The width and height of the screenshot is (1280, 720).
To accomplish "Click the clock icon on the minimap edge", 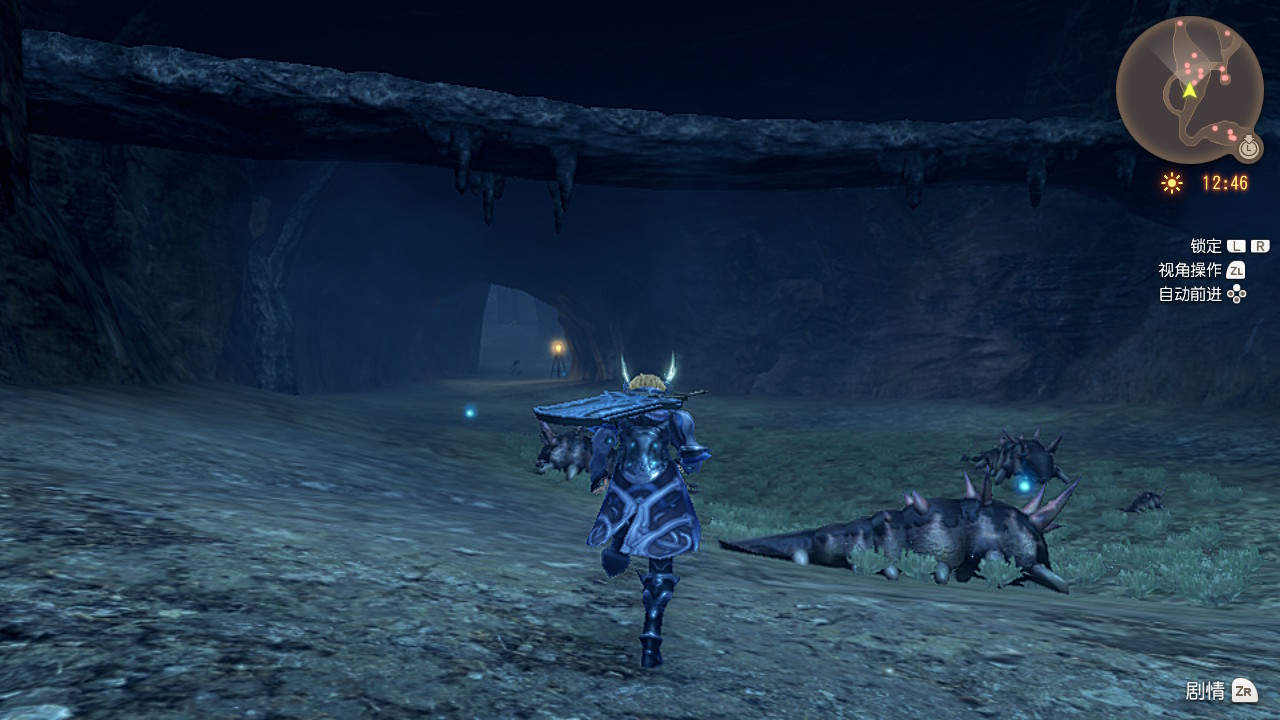I will point(1248,148).
